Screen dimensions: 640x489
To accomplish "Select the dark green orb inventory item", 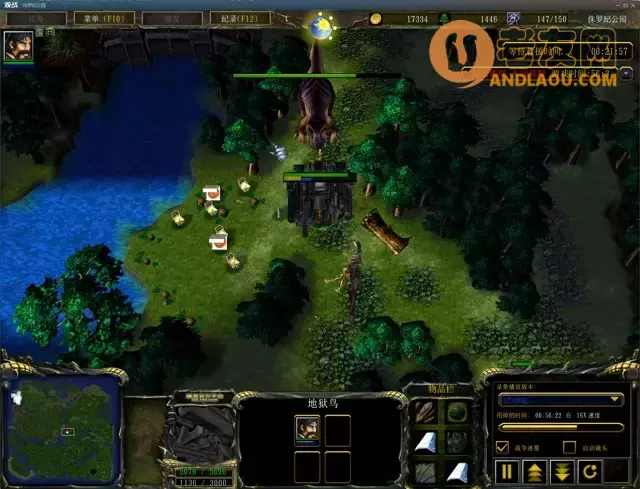I will click(x=457, y=412).
